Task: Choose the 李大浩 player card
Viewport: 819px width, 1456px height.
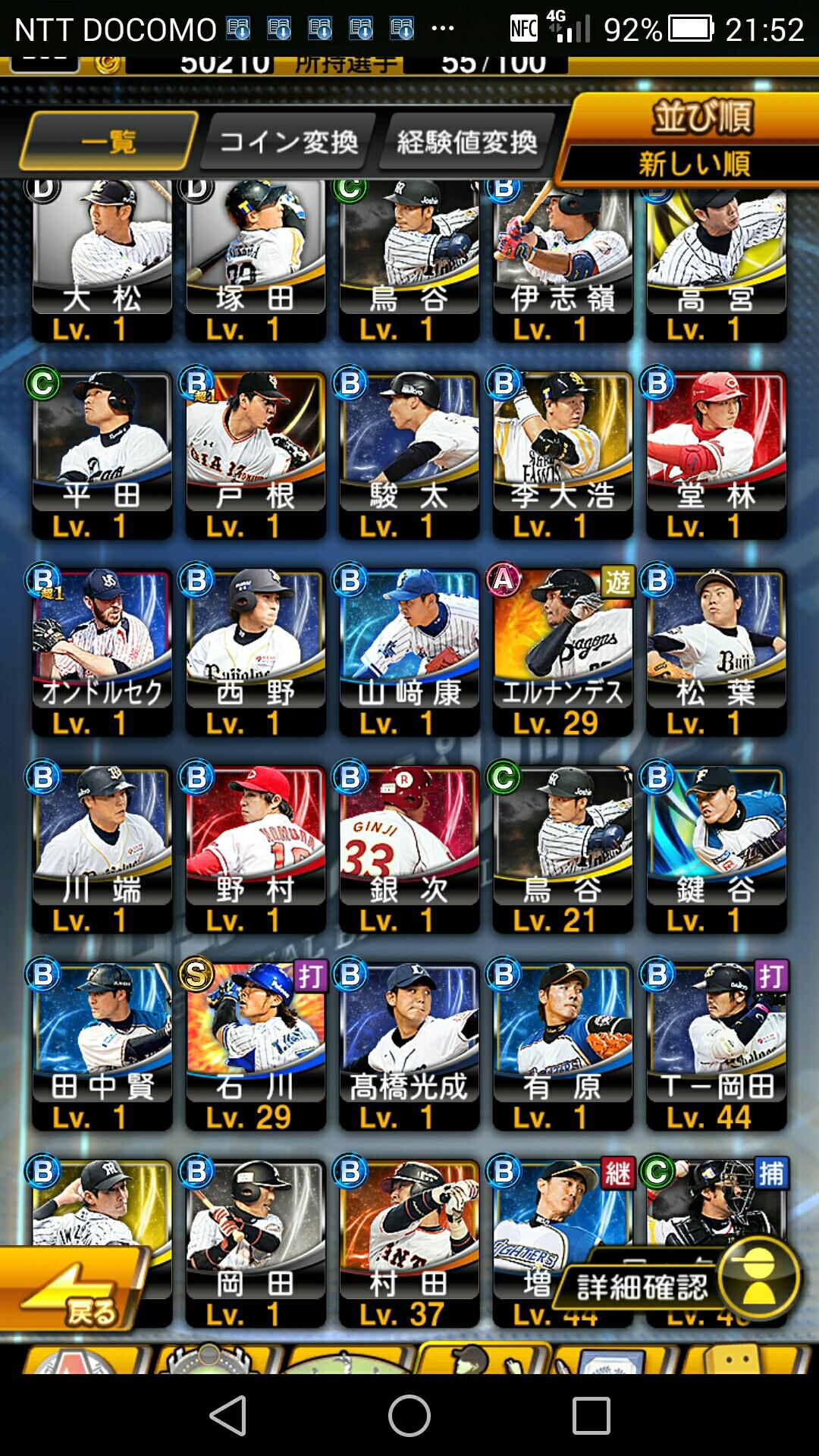Action: [562, 455]
